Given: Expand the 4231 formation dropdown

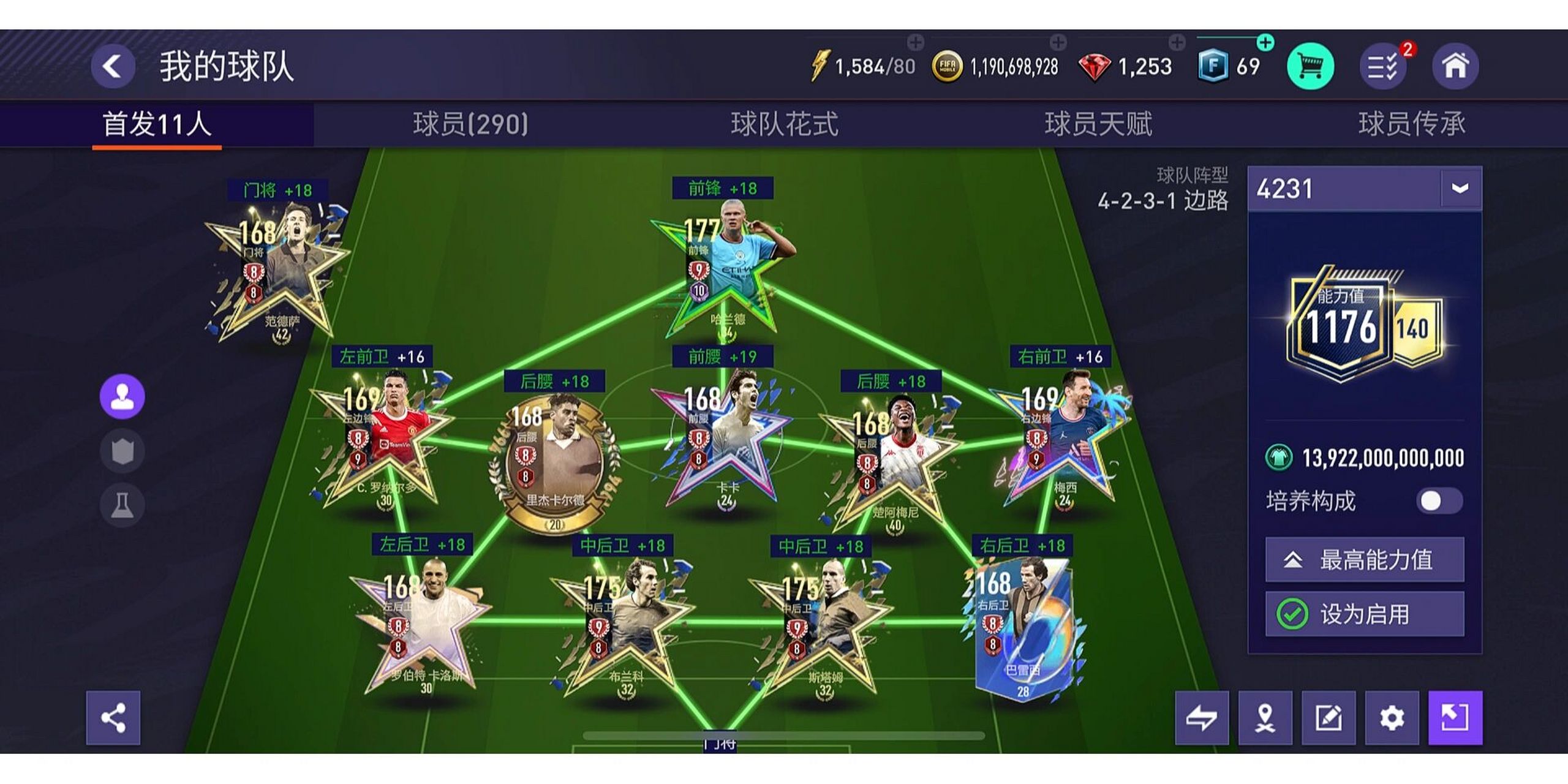Looking at the screenshot, I should (1460, 189).
